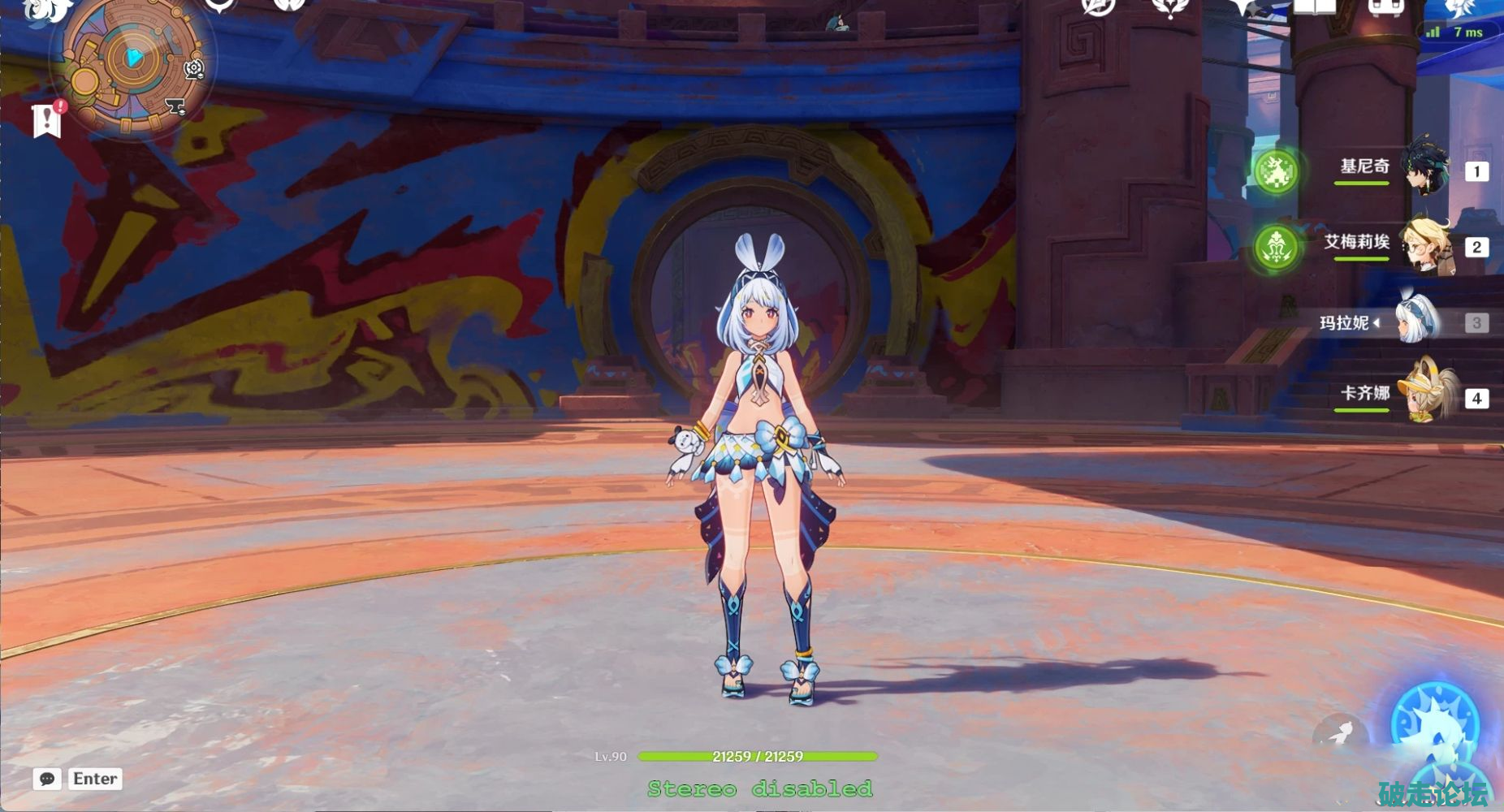Open the character profile icon
This screenshot has width=1504, height=812.
(x=1459, y=6)
